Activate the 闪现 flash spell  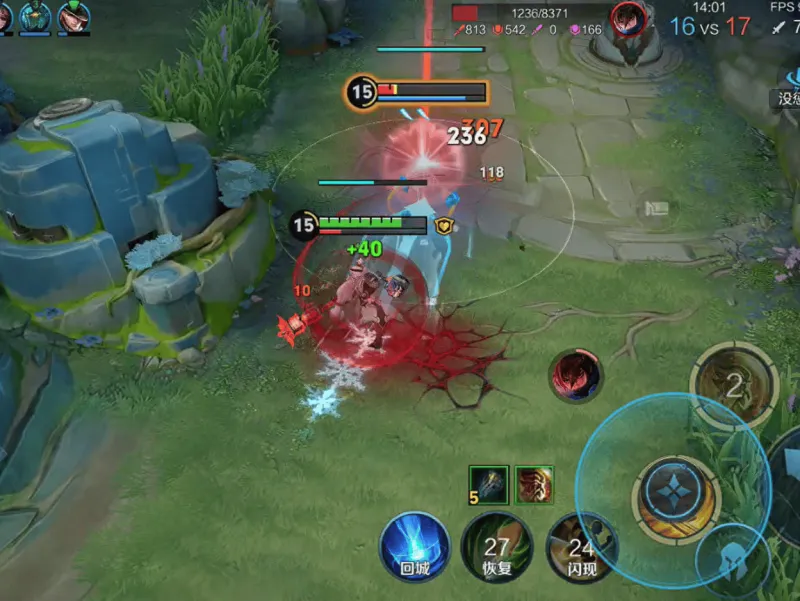click(x=581, y=551)
